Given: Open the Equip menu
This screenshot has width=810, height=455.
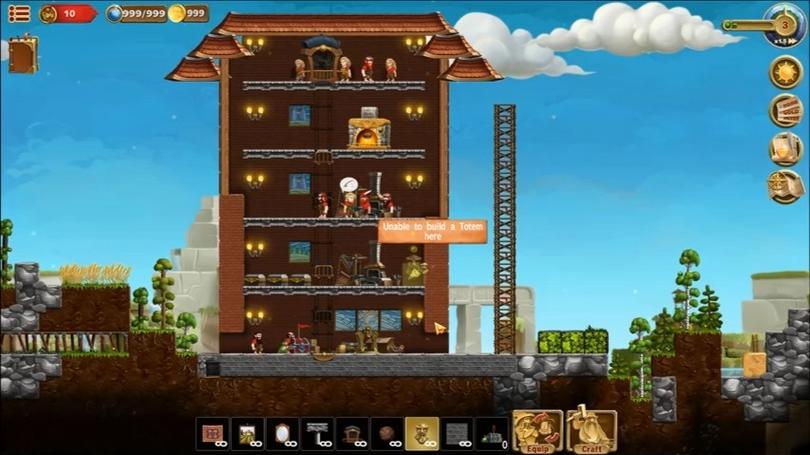Looking at the screenshot, I should (537, 431).
